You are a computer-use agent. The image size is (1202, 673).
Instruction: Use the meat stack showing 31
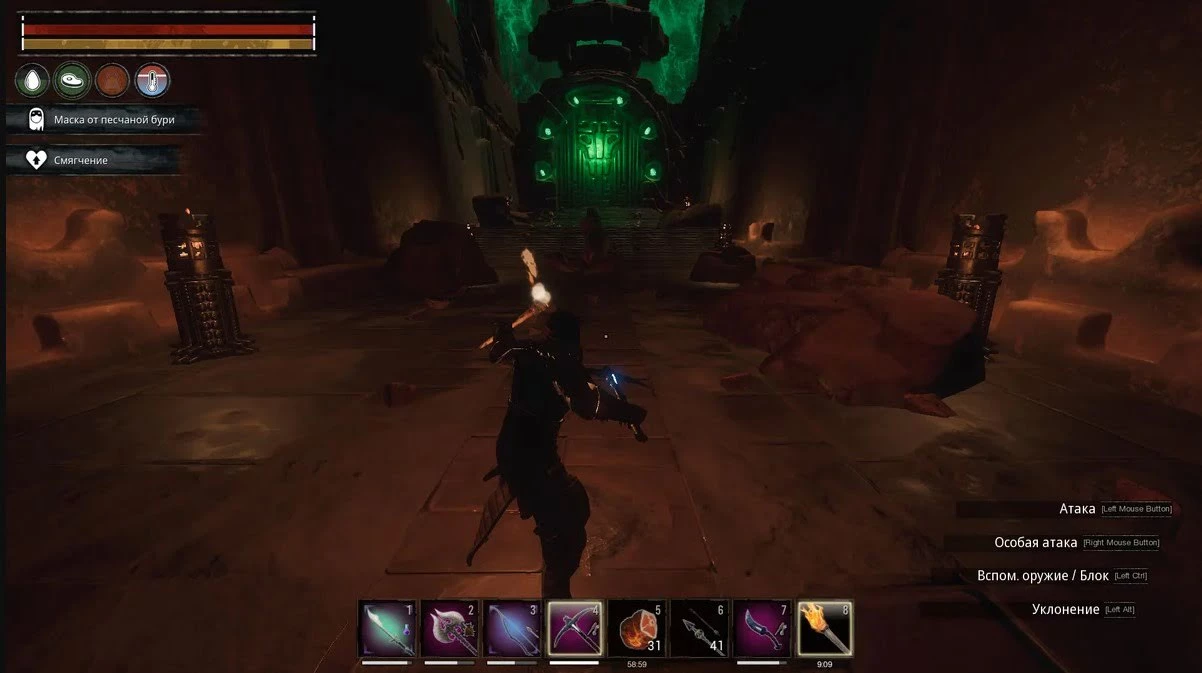(636, 628)
